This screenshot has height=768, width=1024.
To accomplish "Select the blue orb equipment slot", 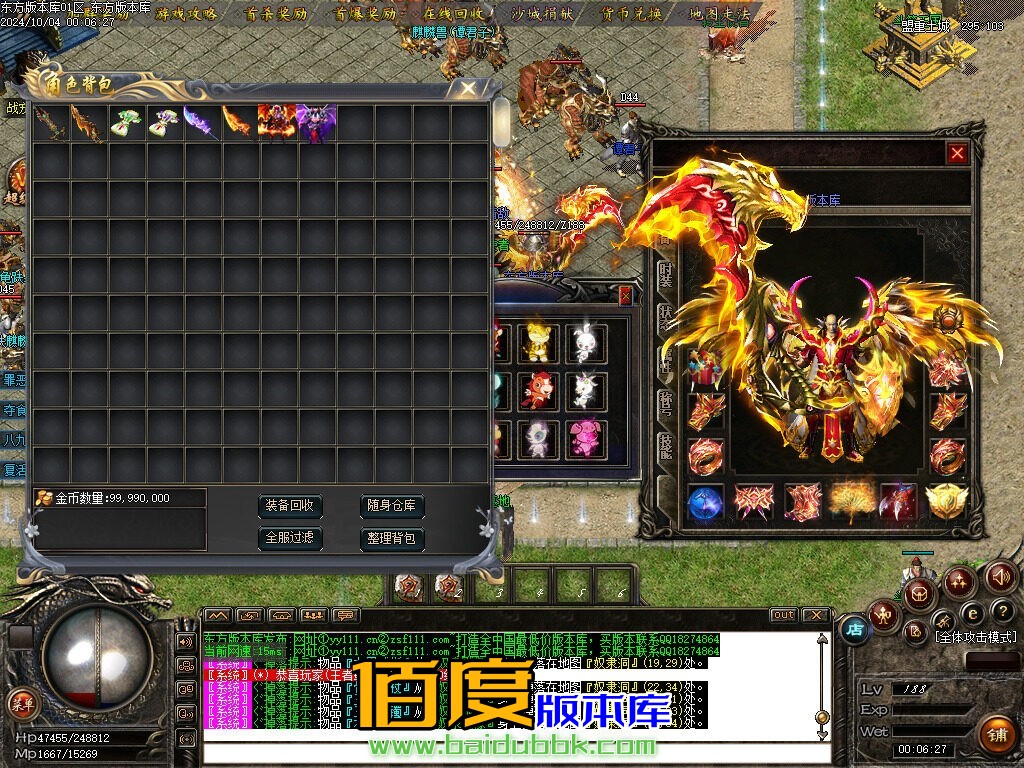I will [x=706, y=502].
